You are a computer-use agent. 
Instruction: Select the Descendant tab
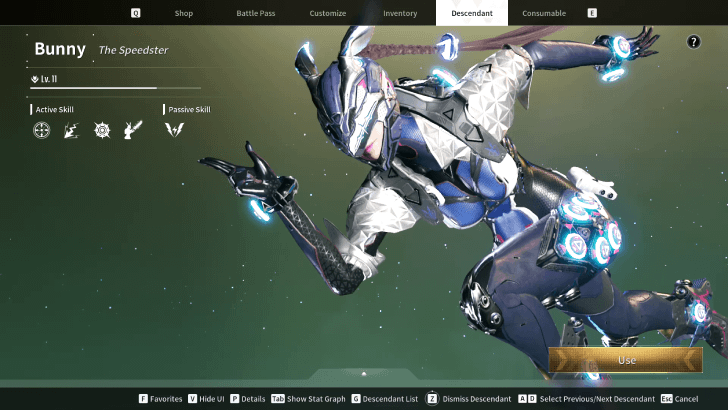[472, 13]
